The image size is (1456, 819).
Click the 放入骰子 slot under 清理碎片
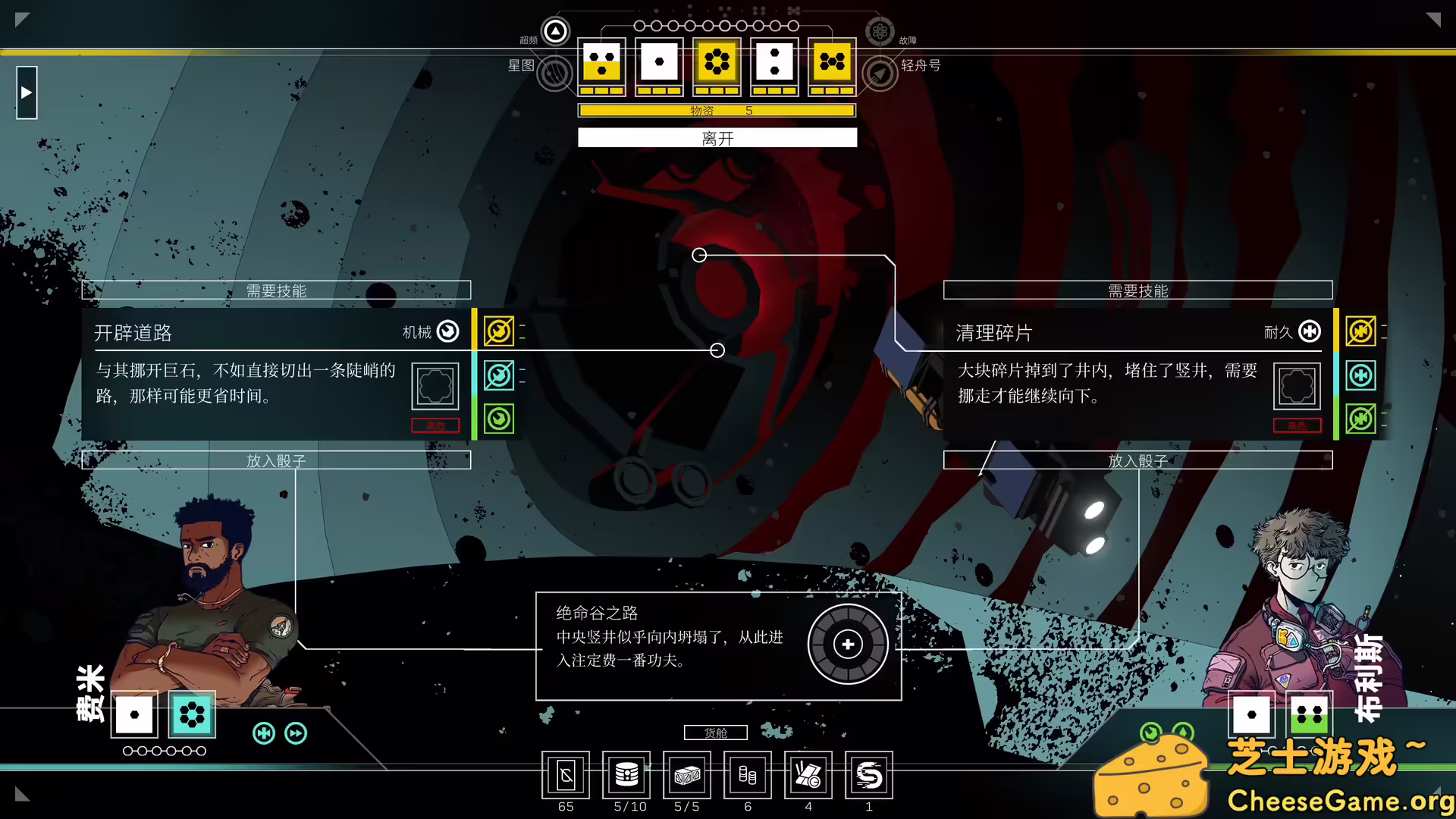tap(1137, 460)
